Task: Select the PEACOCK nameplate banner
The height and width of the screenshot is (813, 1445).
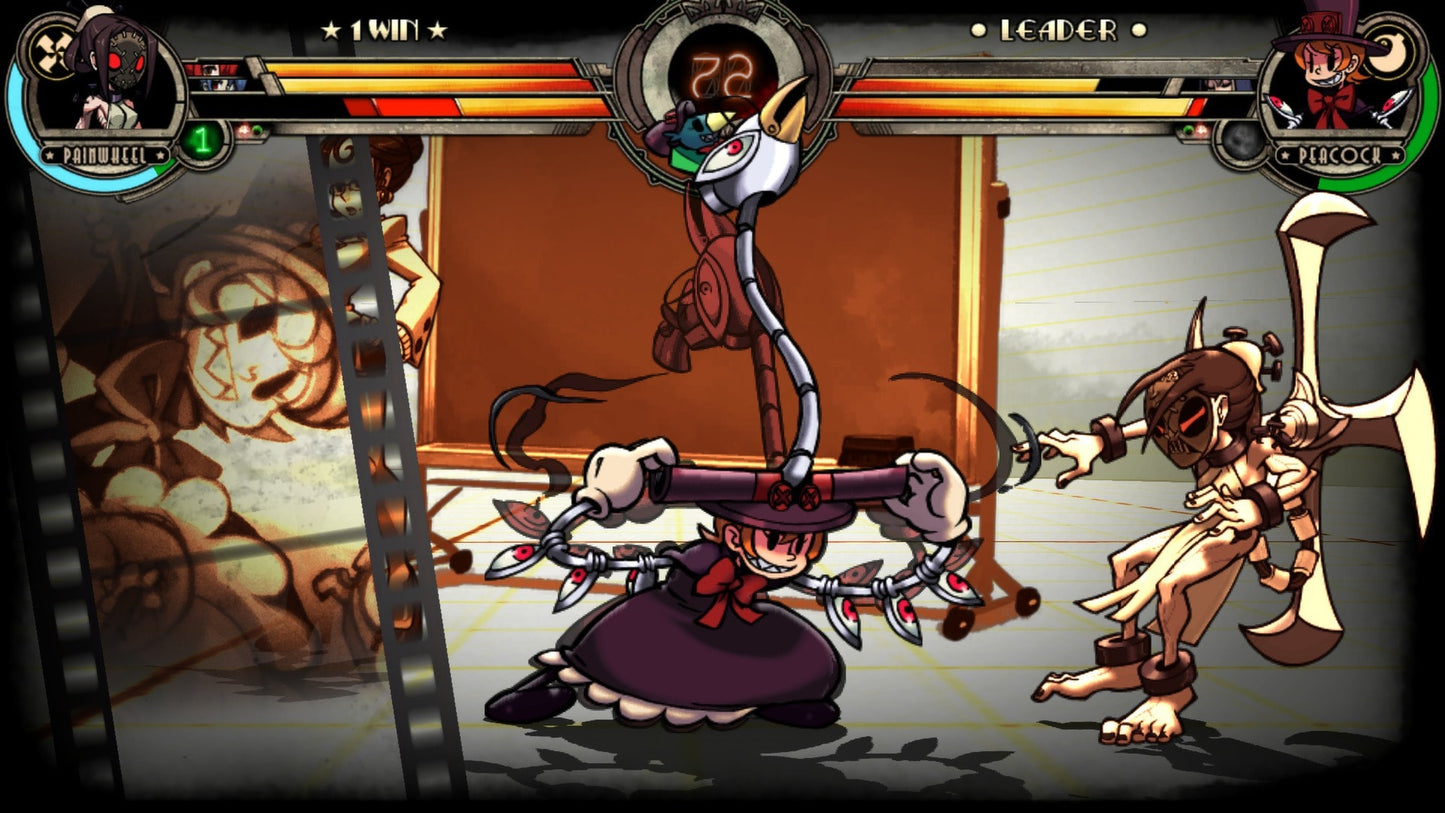Action: click(x=1340, y=154)
